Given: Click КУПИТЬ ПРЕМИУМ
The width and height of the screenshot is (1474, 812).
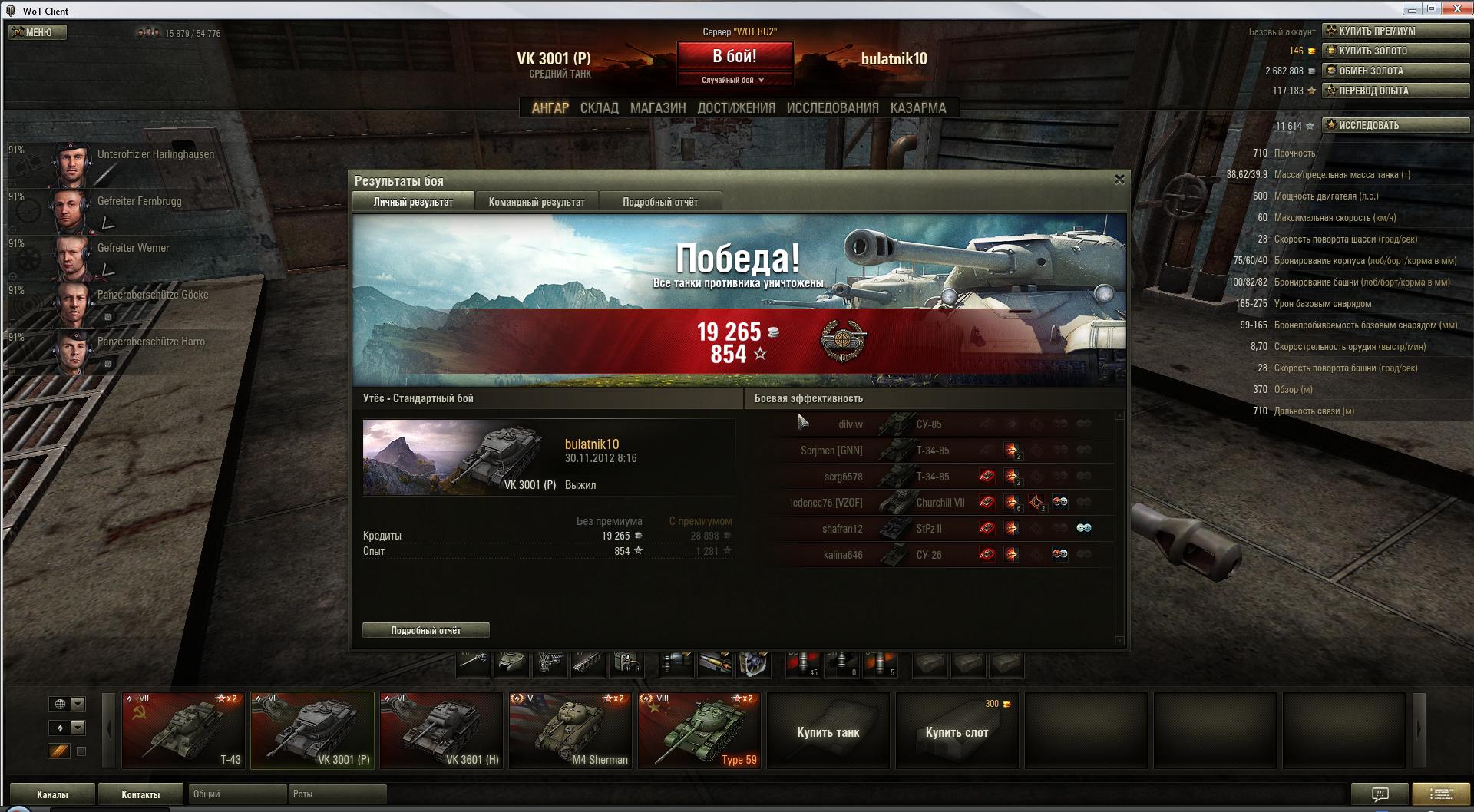Looking at the screenshot, I should (x=1396, y=31).
